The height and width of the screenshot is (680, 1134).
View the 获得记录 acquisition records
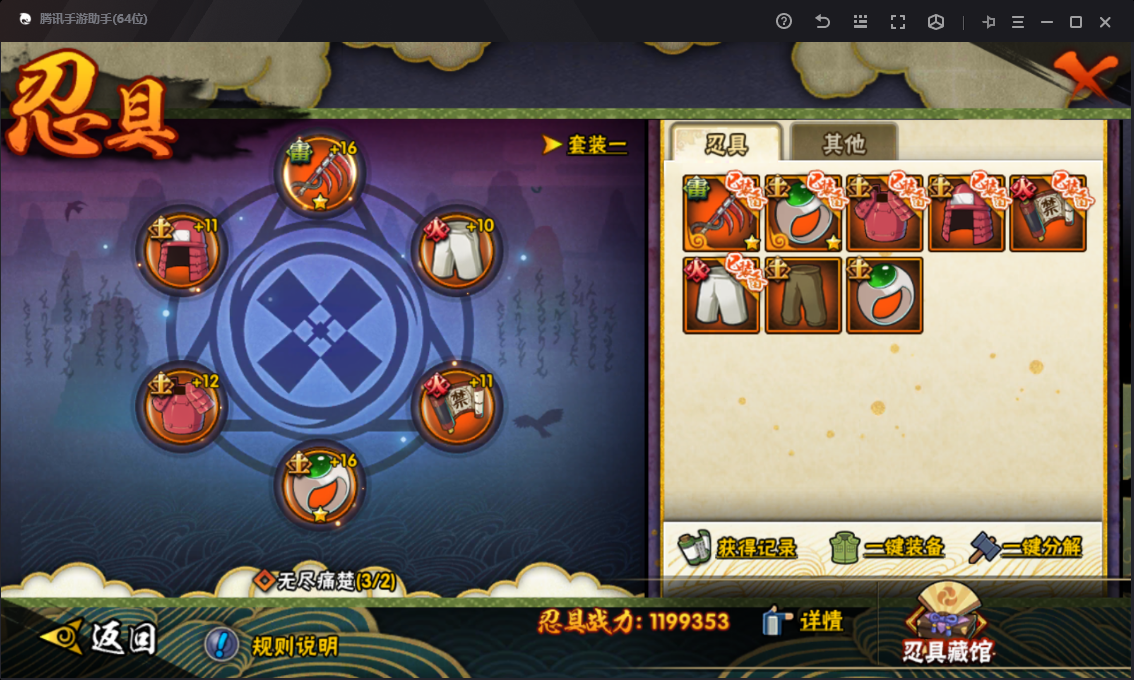[x=738, y=547]
